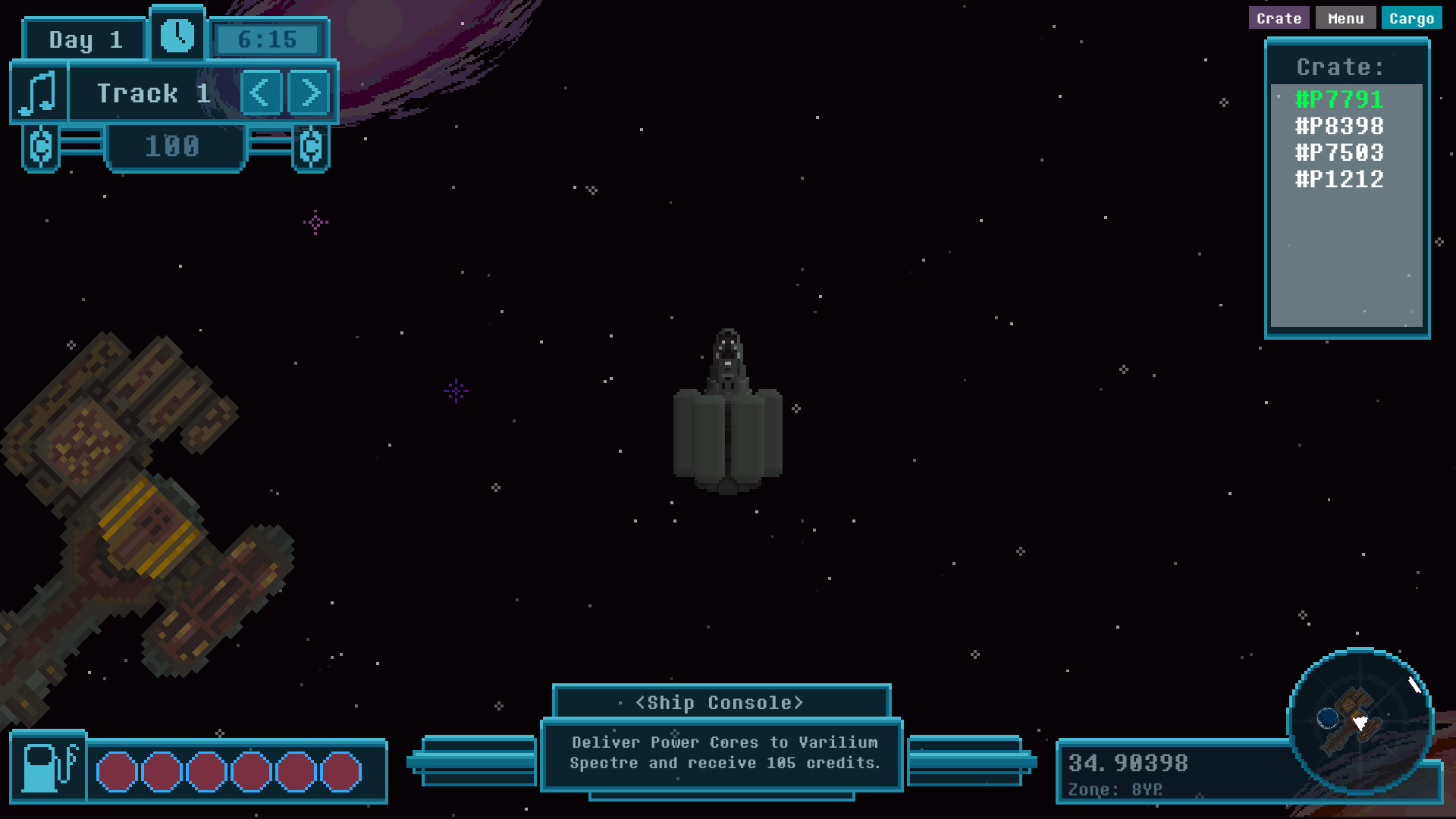This screenshot has width=1456, height=819.
Task: Go back to the previous music track
Action: coord(261,93)
